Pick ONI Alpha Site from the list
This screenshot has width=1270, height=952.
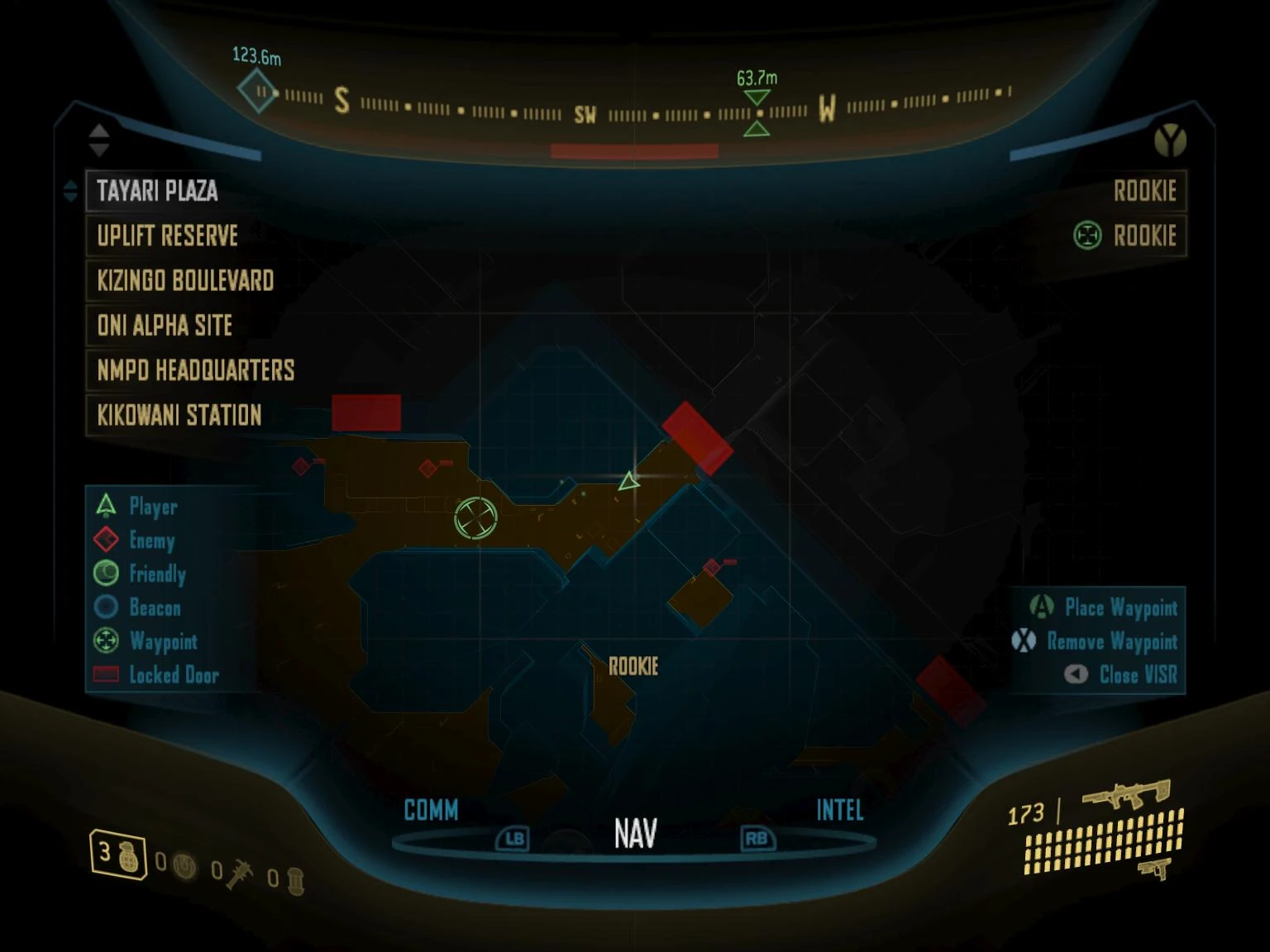coord(165,325)
